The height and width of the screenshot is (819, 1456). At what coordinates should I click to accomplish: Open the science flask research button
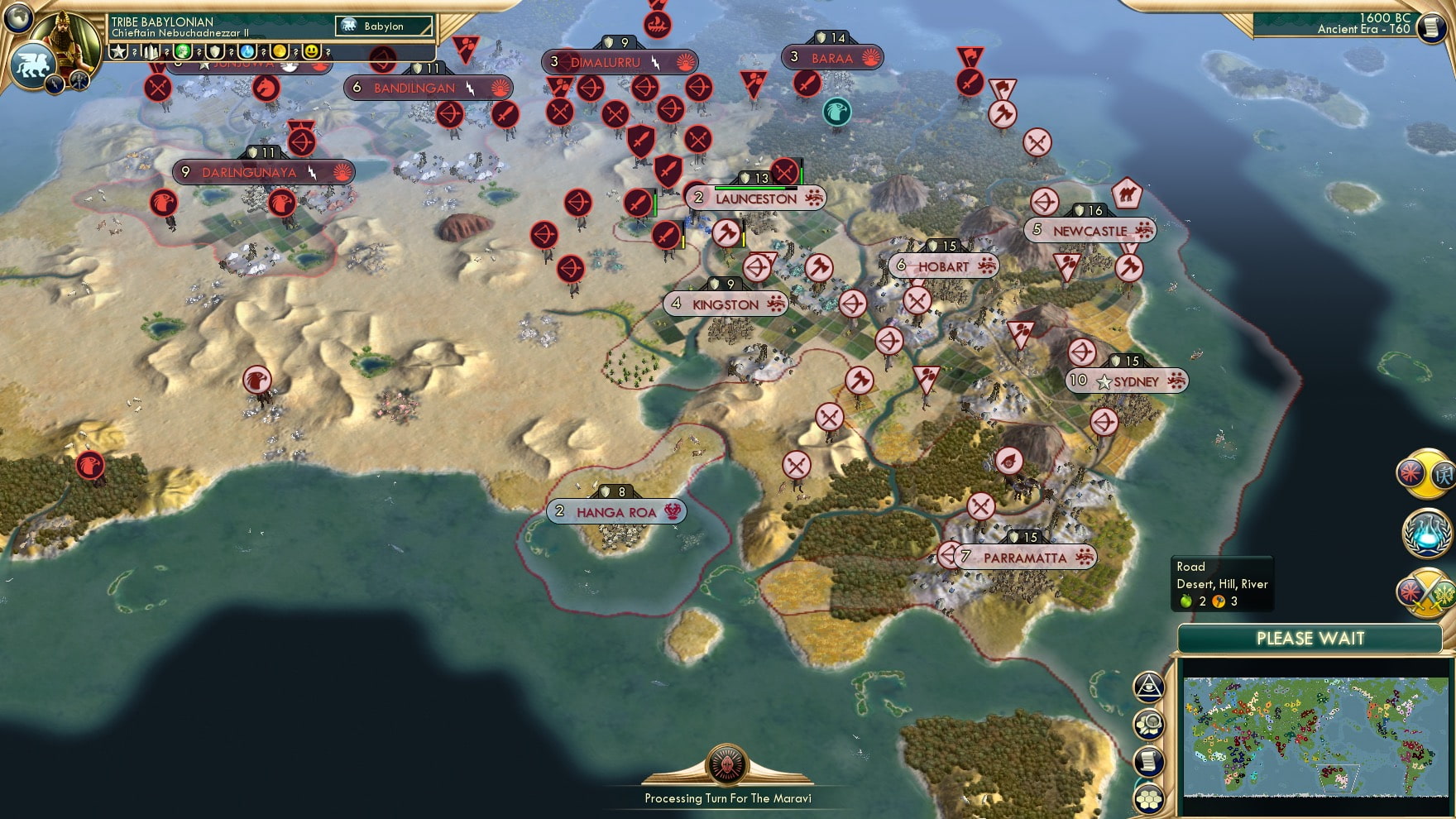(1426, 534)
